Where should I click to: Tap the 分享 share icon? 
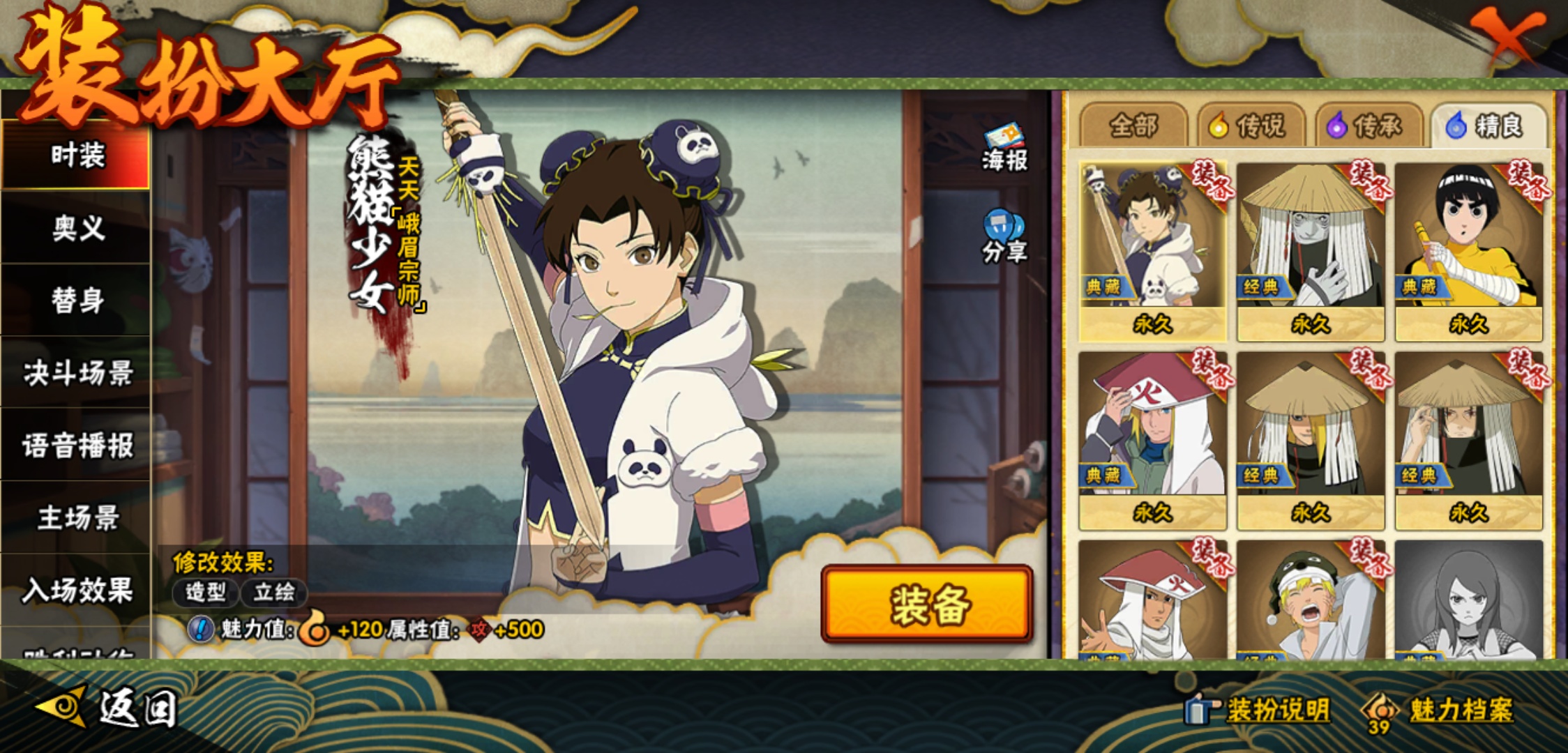1004,237
